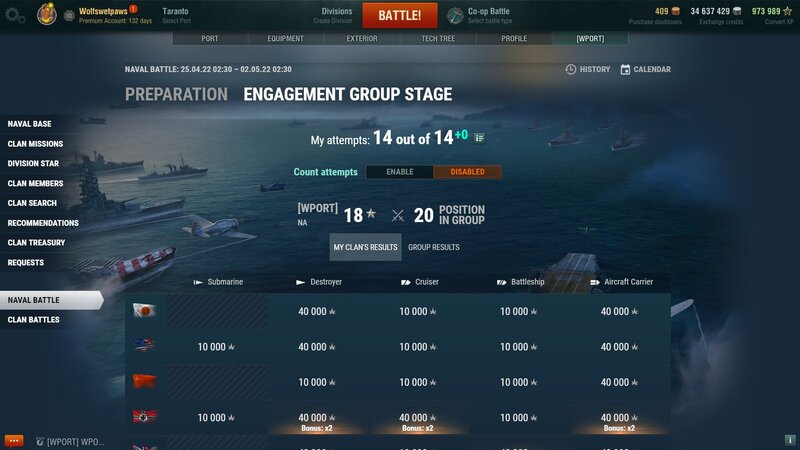Show the Clan Members list
The width and height of the screenshot is (800, 450).
(x=35, y=183)
